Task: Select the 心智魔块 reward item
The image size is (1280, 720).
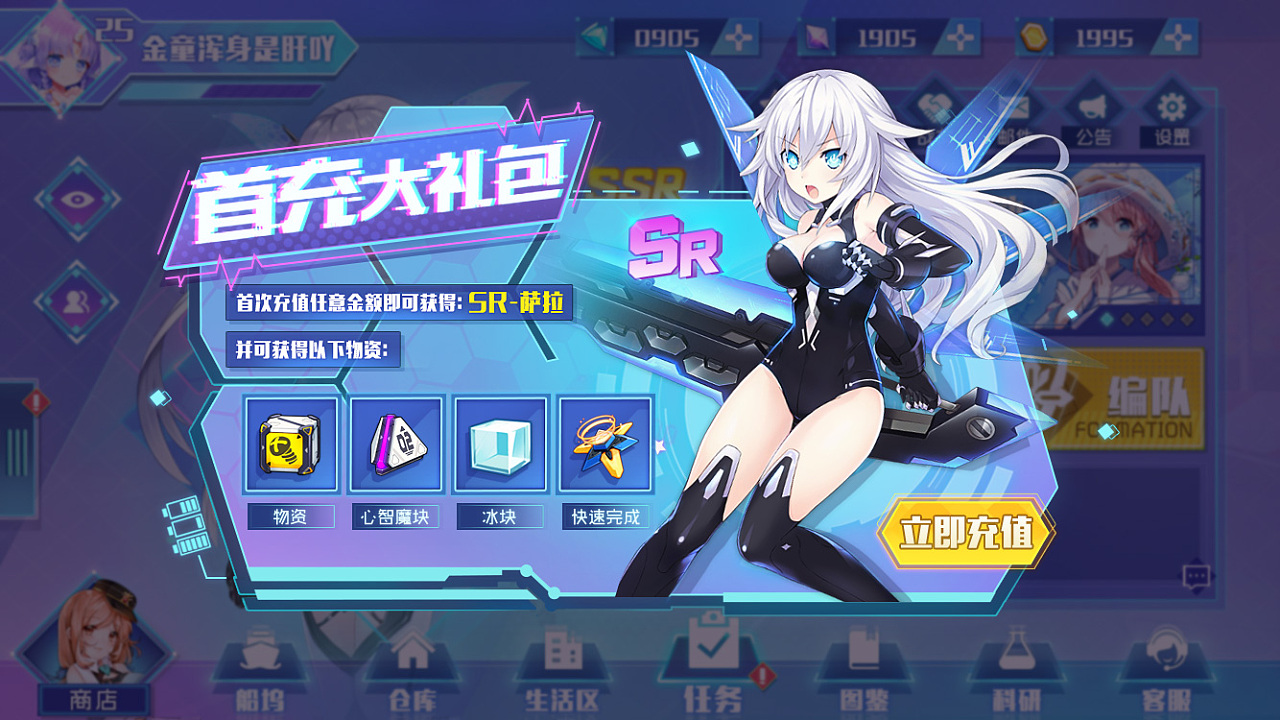Action: click(x=396, y=445)
